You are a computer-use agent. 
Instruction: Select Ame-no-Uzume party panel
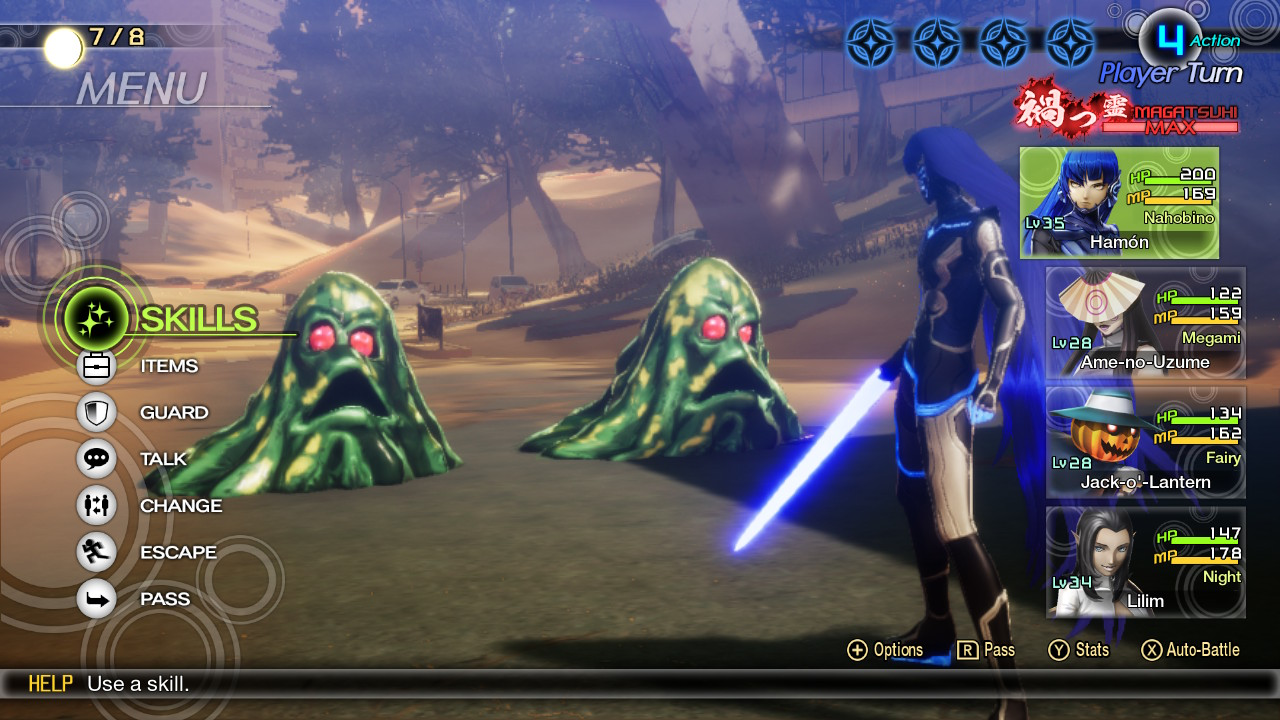(1145, 322)
